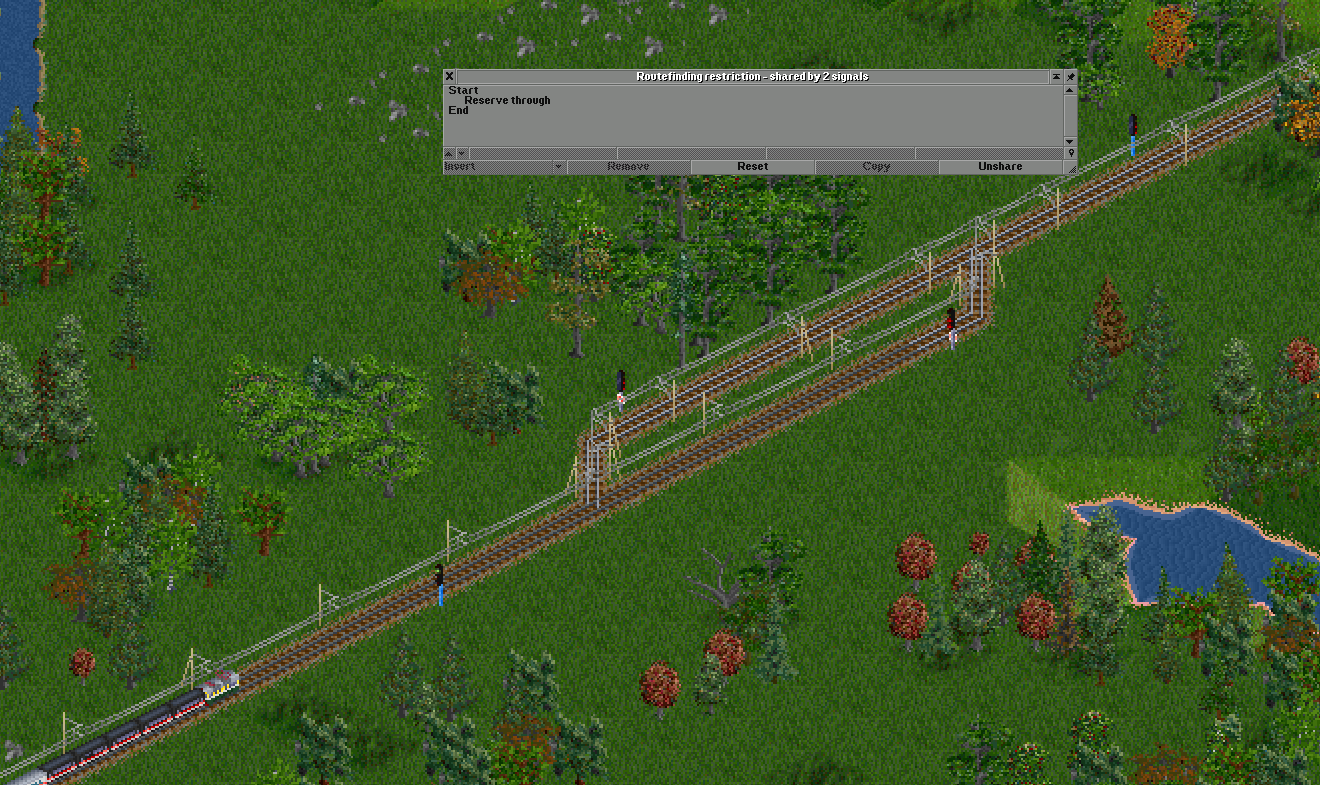Collapse the window using the shade arrow icon
Image resolution: width=1320 pixels, height=785 pixels.
1055,76
